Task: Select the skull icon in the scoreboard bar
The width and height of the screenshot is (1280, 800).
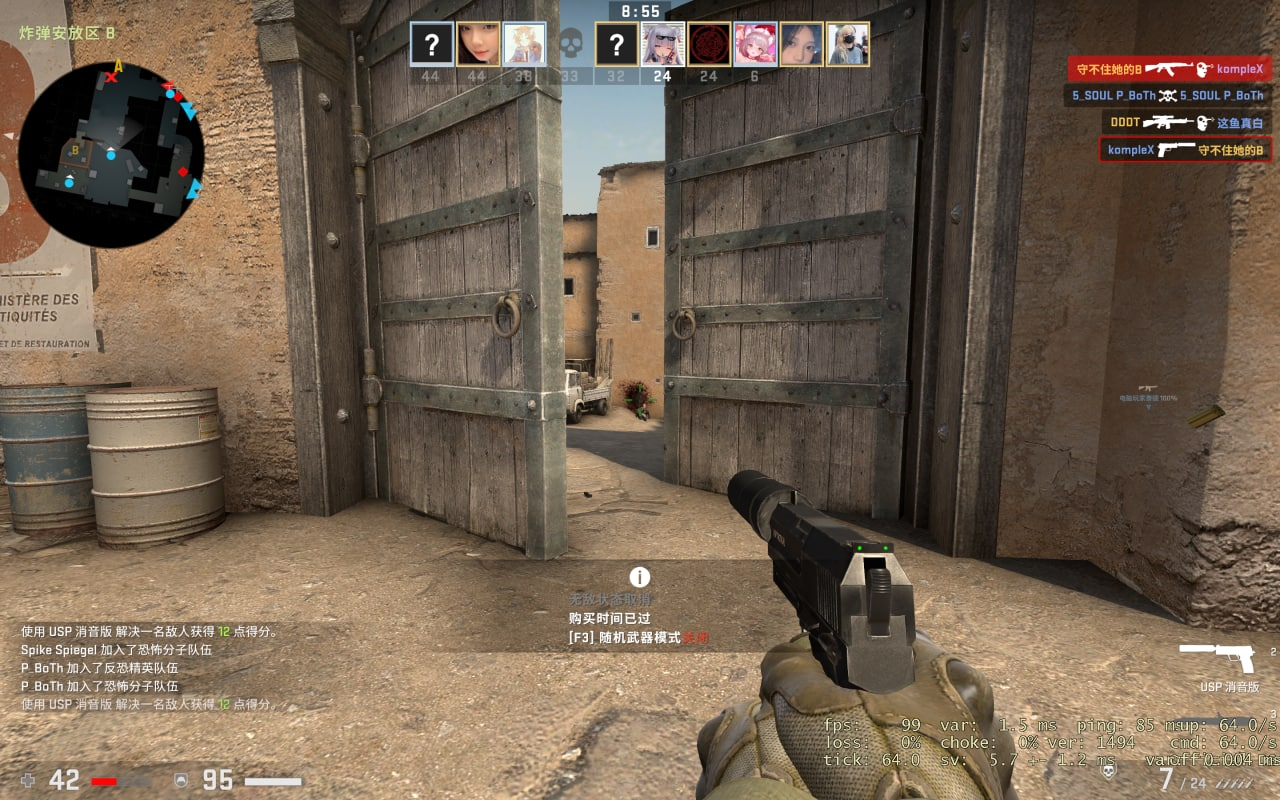Action: tap(570, 44)
